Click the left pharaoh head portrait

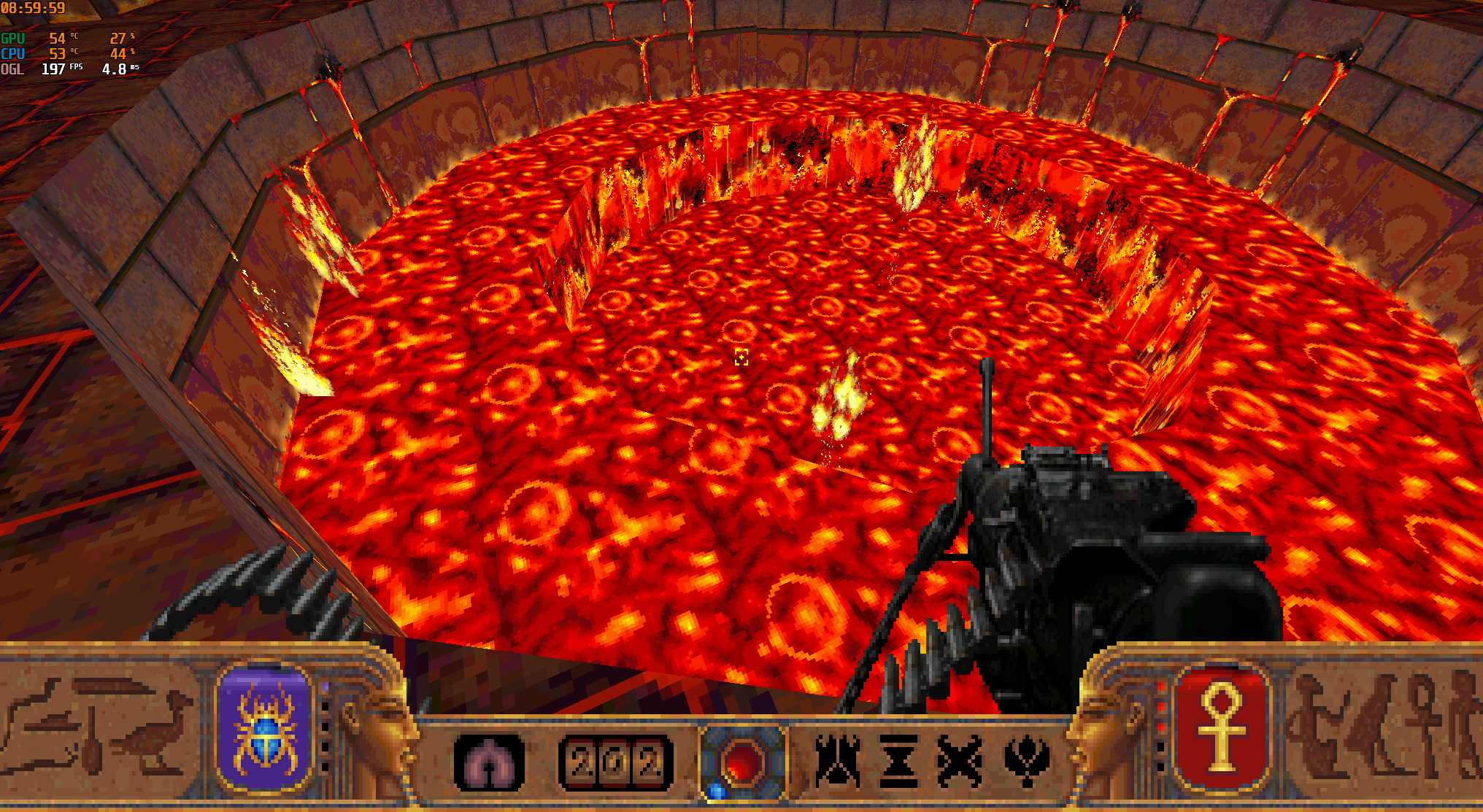point(385,730)
